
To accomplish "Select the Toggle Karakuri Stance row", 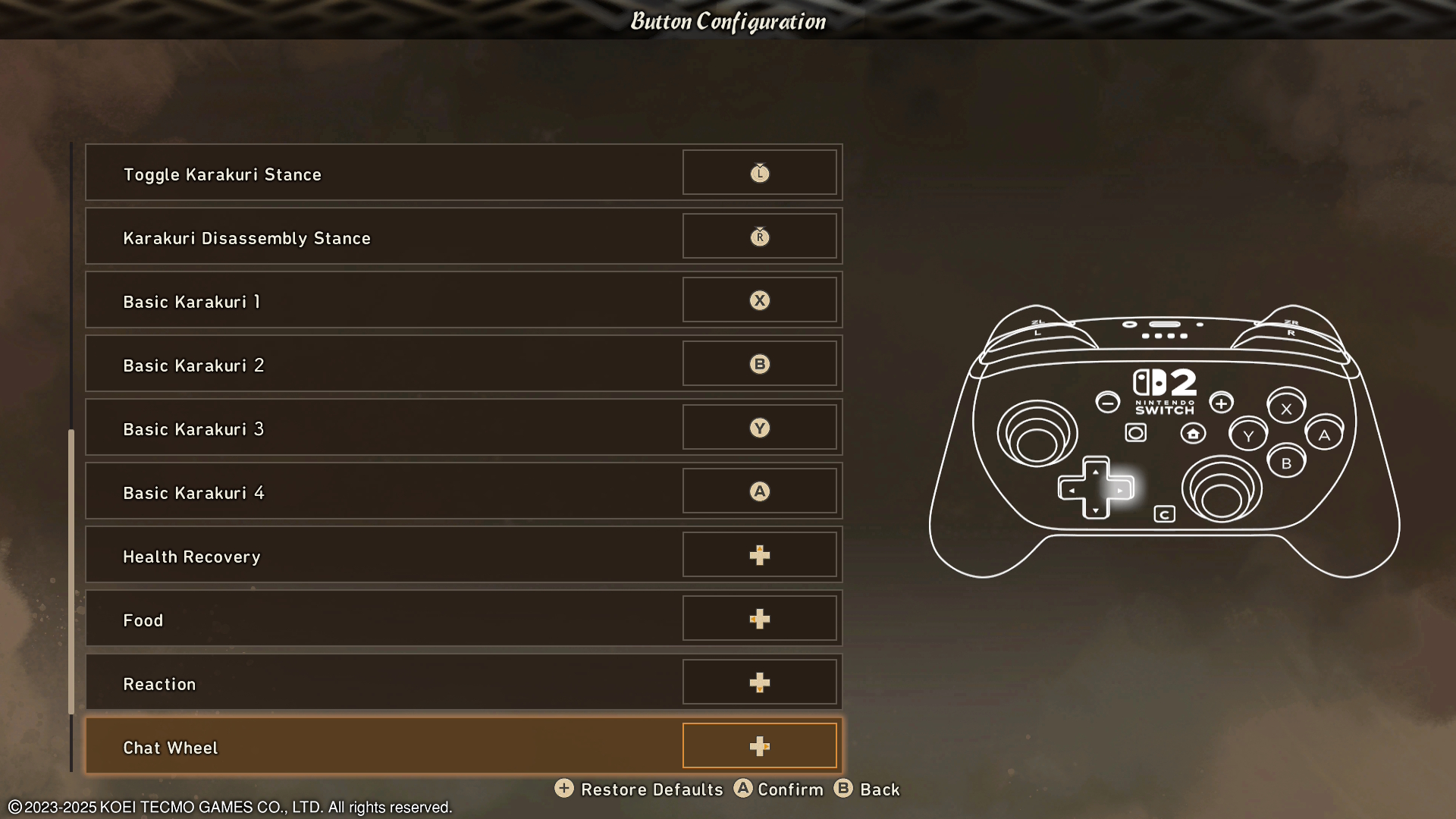I will (463, 173).
